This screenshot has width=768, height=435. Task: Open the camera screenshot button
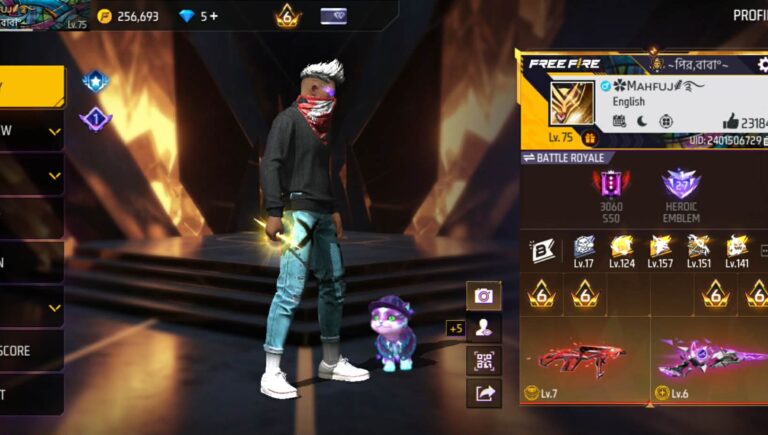(x=484, y=296)
